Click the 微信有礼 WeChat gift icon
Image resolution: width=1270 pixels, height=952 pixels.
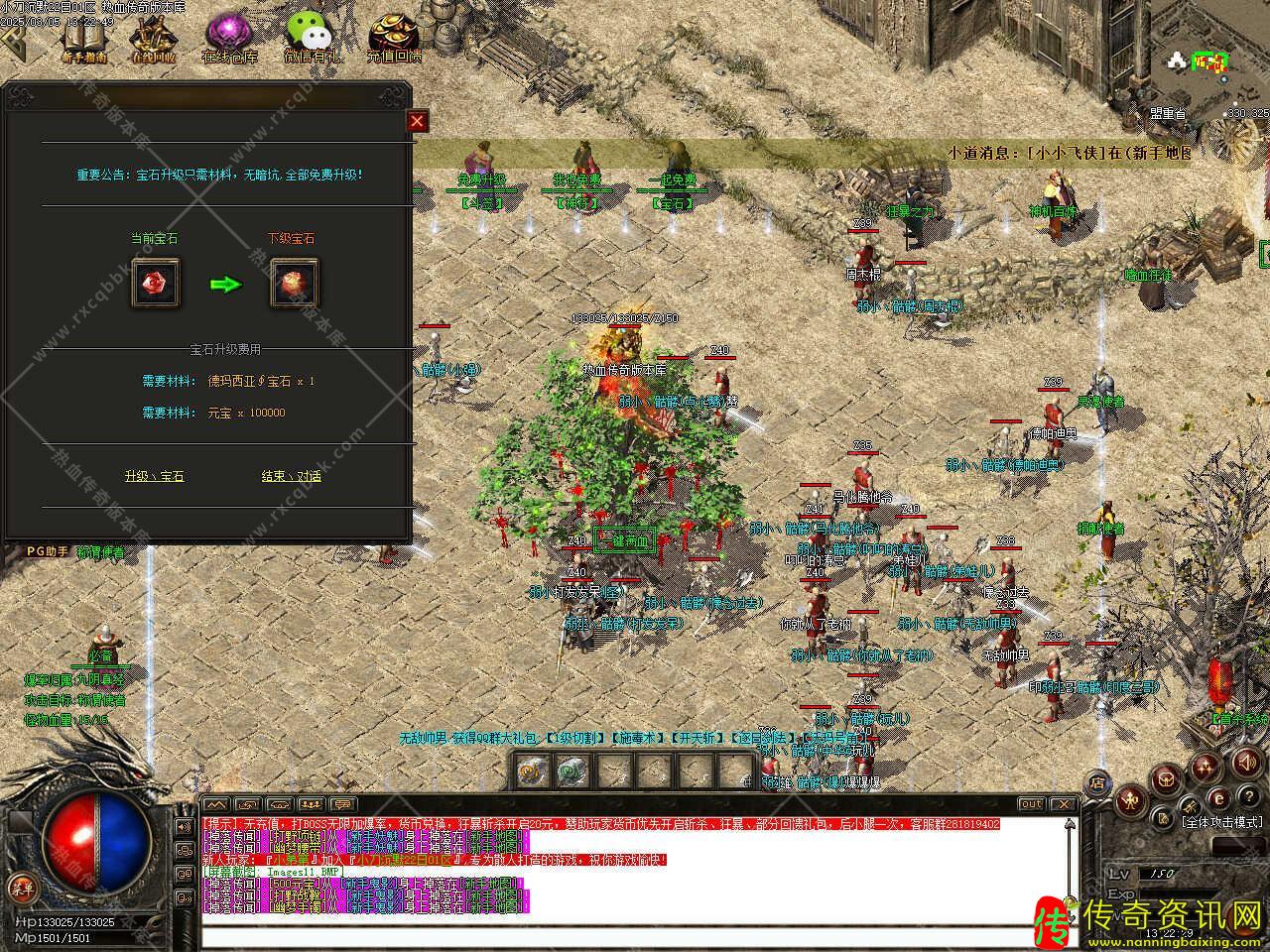click(x=311, y=38)
